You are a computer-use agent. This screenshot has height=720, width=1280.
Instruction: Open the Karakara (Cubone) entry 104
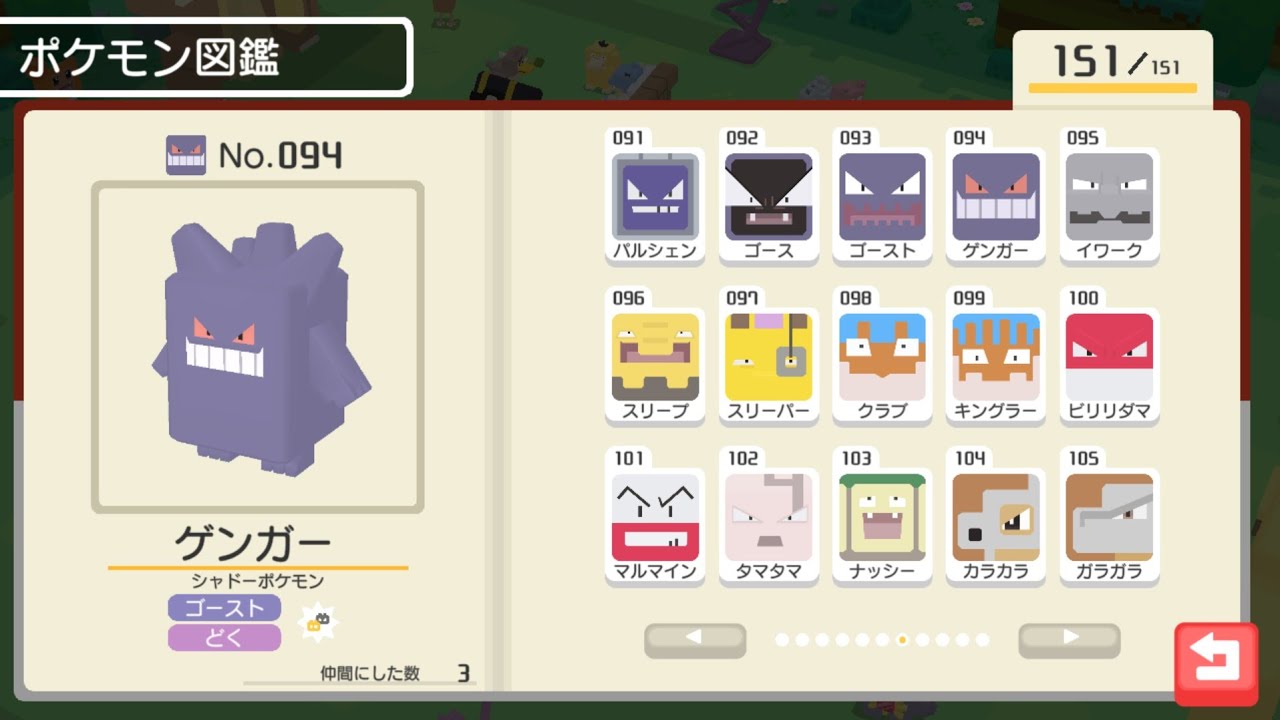(x=996, y=517)
